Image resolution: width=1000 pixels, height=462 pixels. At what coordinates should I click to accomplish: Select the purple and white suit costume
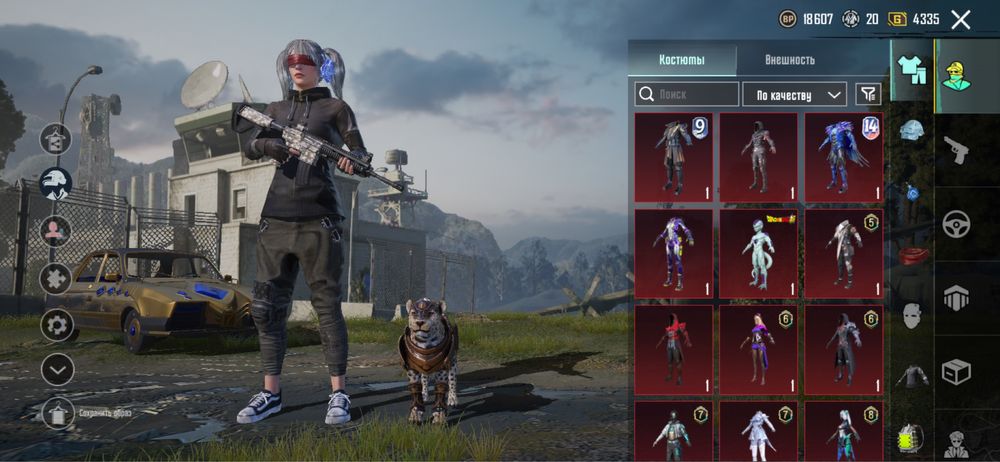pyautogui.click(x=673, y=252)
